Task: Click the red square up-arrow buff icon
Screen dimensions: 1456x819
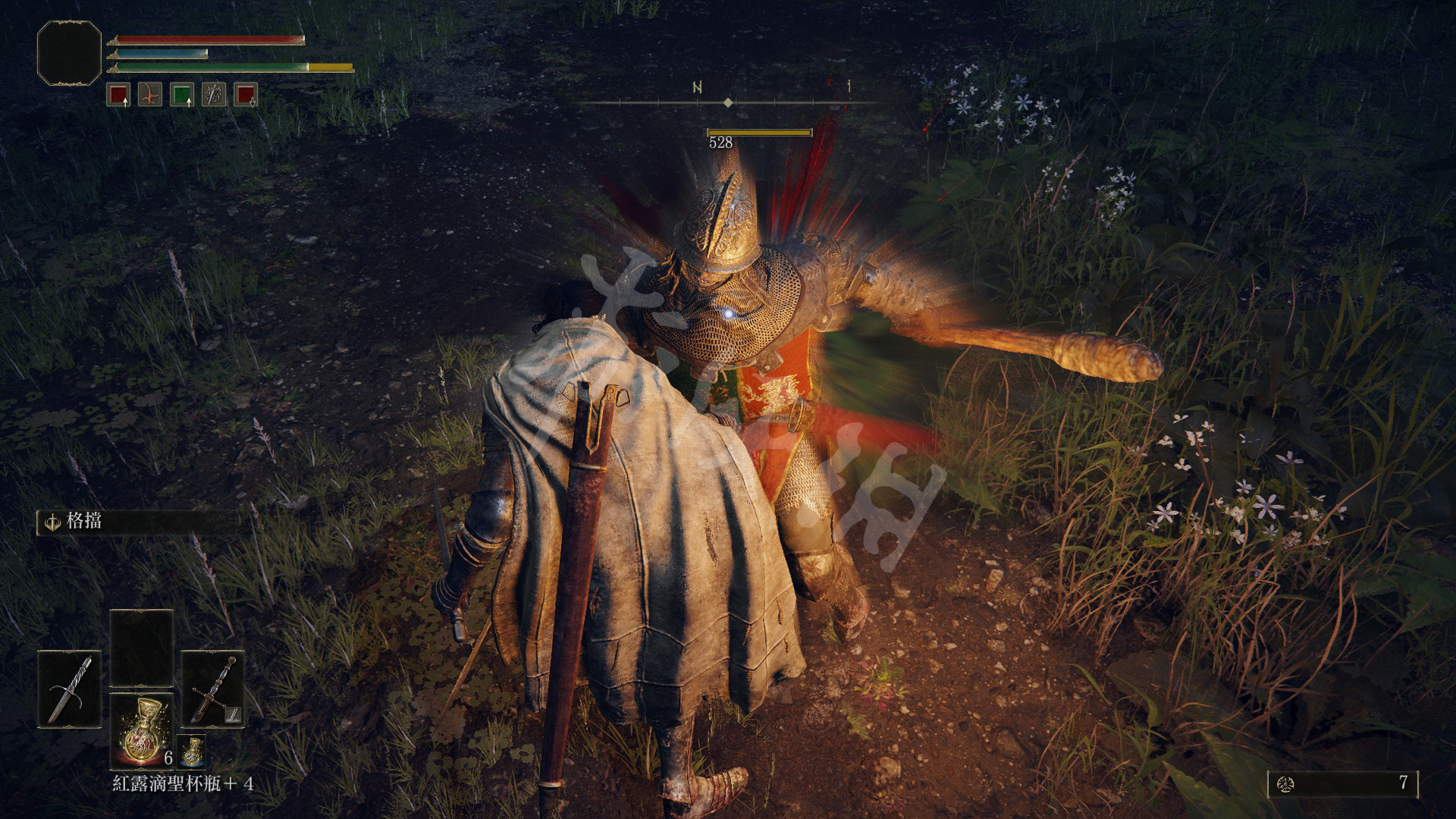Action: pyautogui.click(x=118, y=95)
